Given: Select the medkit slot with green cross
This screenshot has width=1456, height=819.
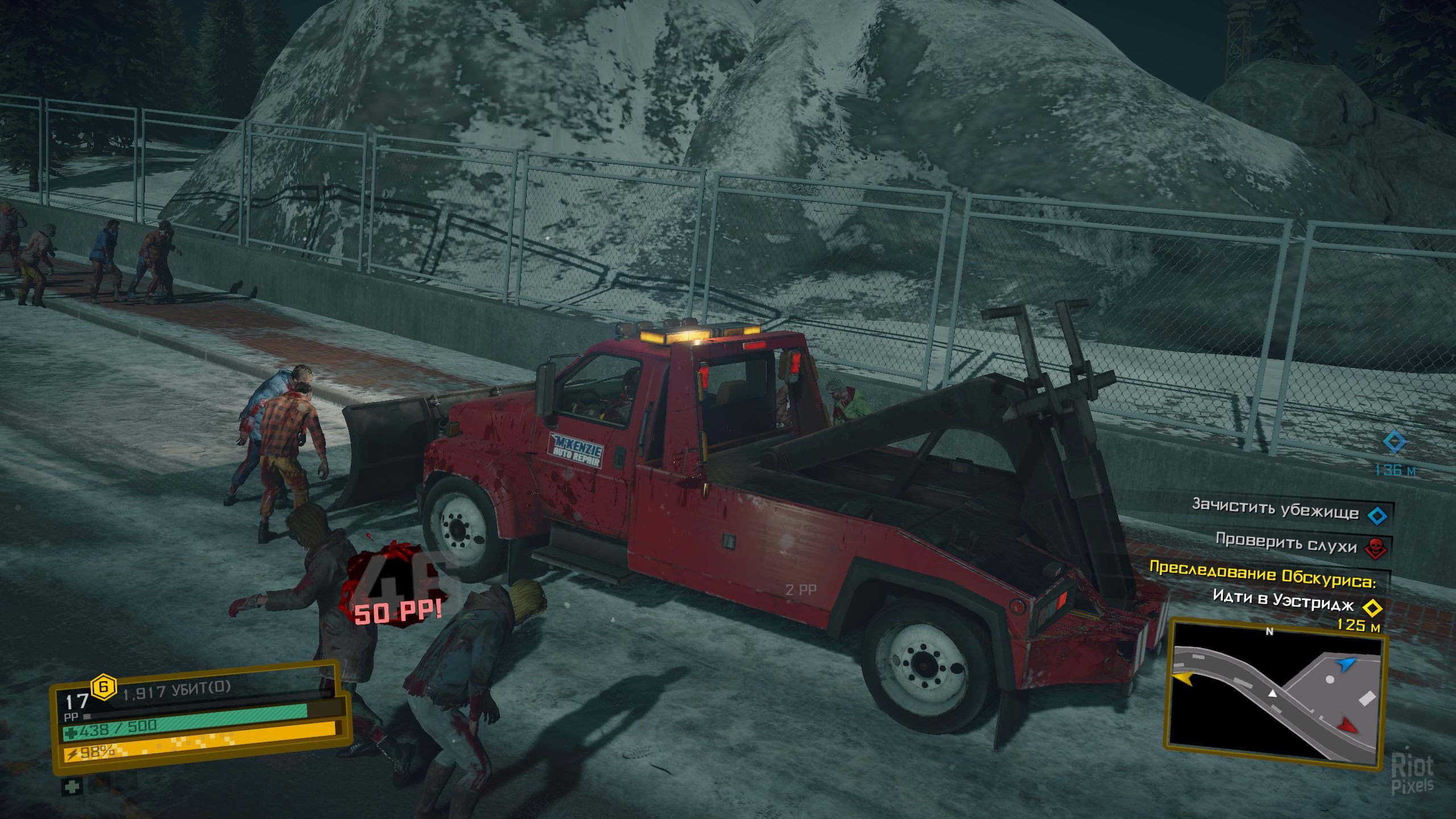Looking at the screenshot, I should (x=72, y=787).
